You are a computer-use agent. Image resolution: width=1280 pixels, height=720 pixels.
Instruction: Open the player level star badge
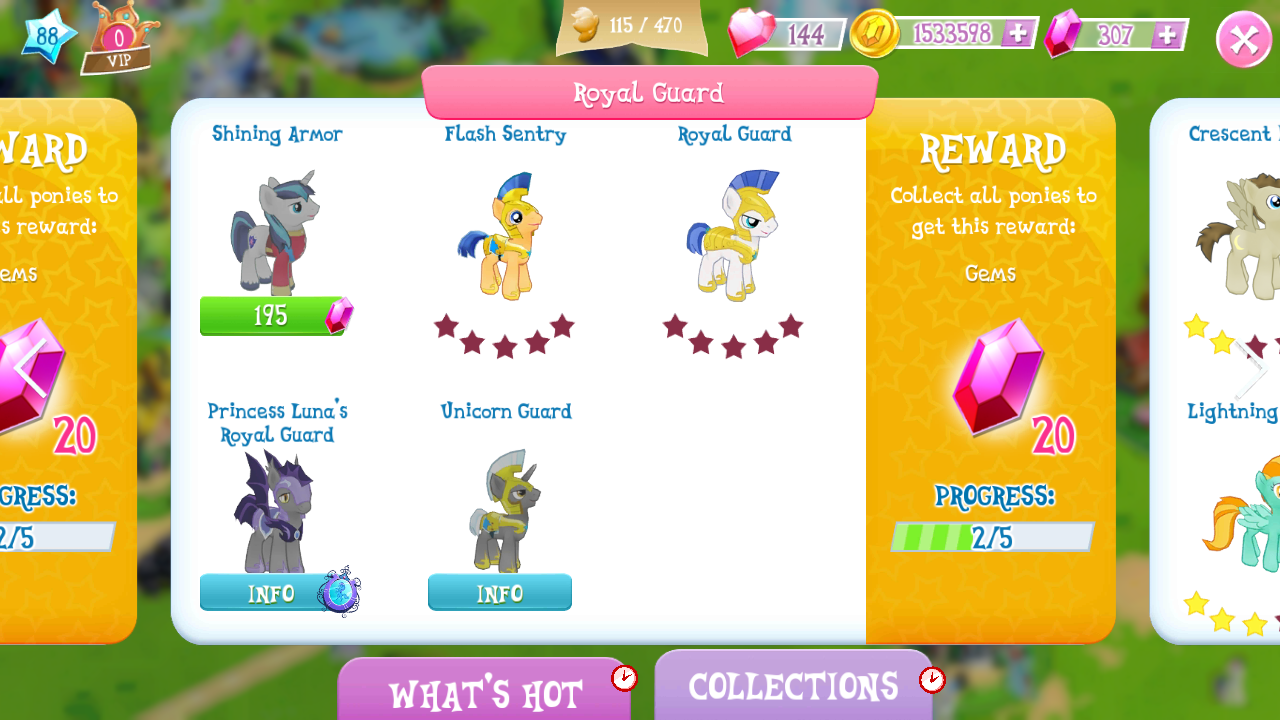pyautogui.click(x=46, y=37)
